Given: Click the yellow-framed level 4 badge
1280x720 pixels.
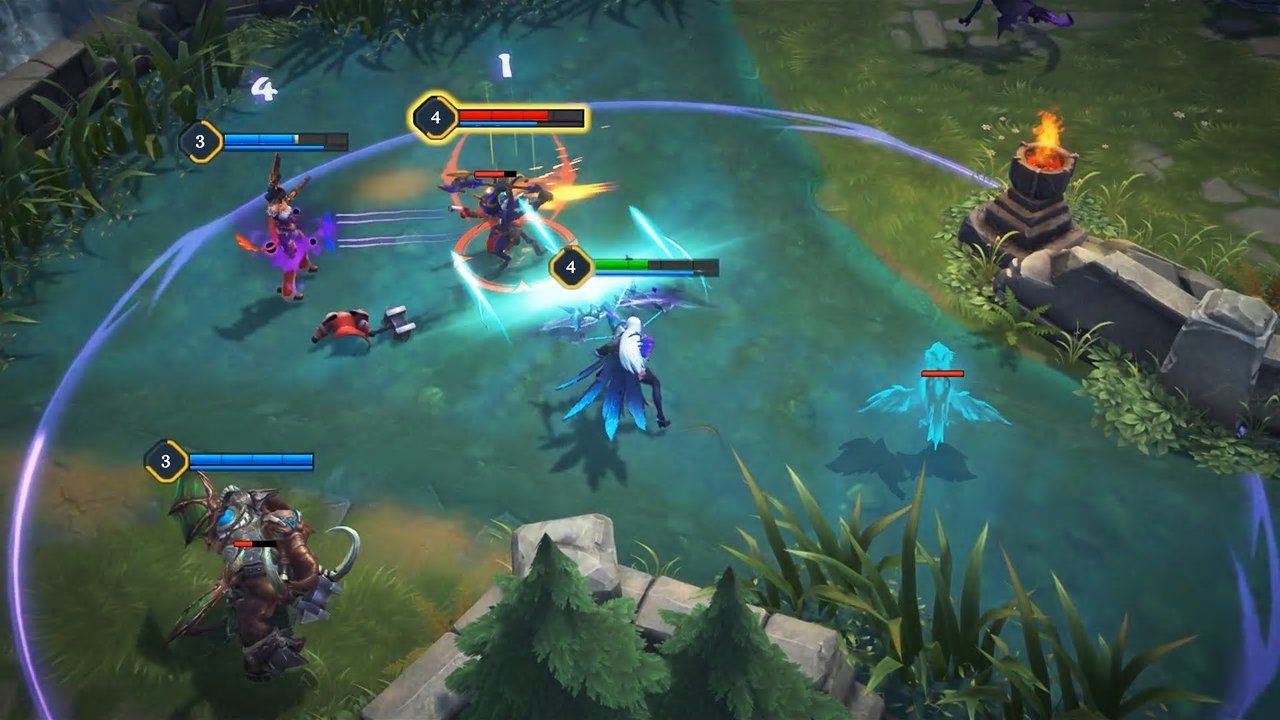Looking at the screenshot, I should click(433, 116).
